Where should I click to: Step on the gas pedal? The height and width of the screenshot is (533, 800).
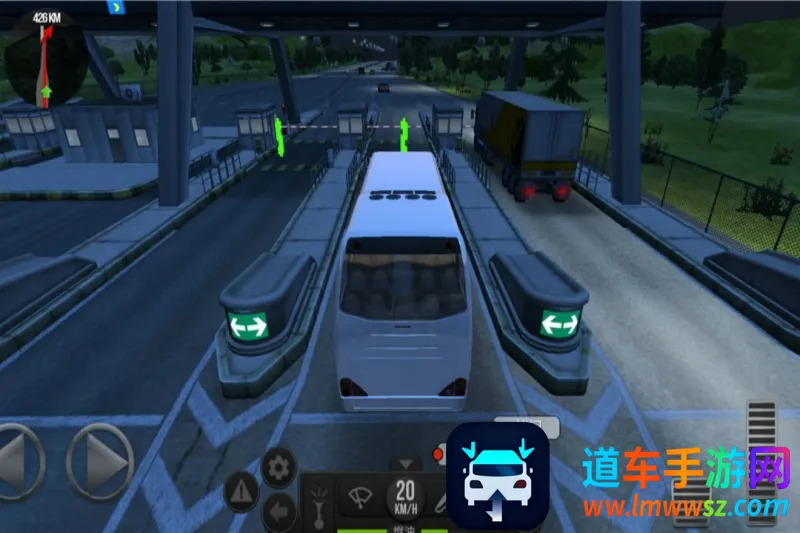pos(761,455)
